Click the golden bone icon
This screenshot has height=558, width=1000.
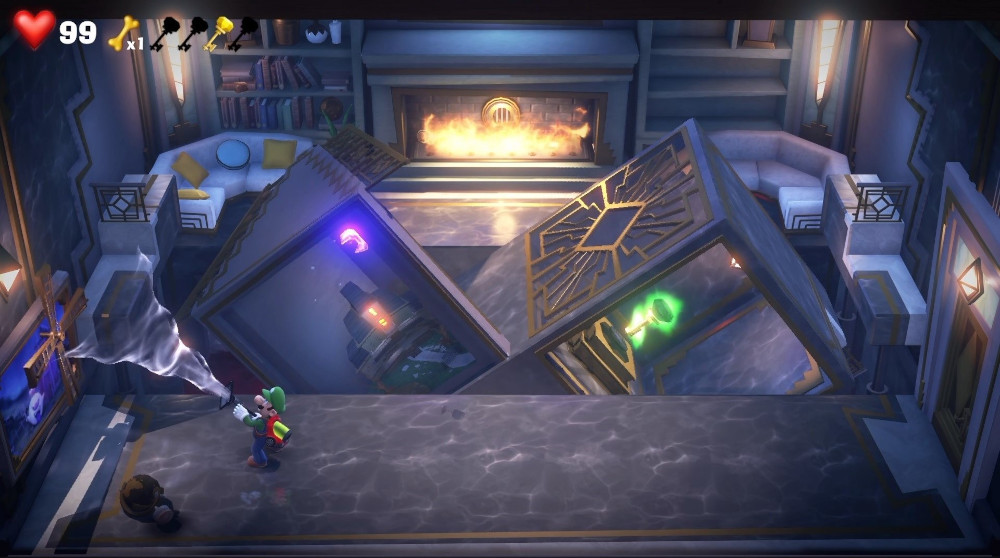[121, 32]
